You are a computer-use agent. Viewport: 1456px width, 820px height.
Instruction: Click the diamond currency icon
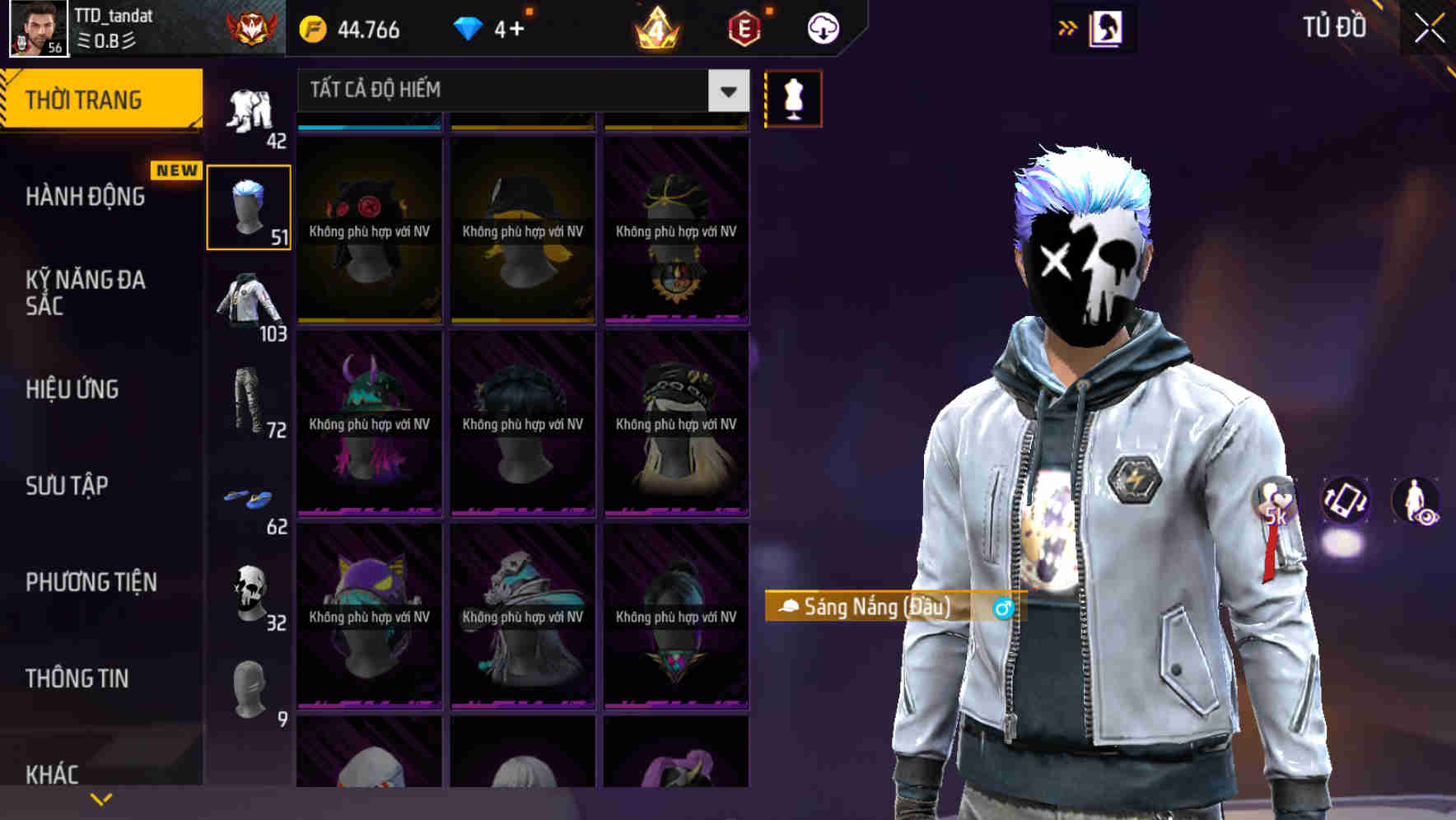click(x=469, y=27)
